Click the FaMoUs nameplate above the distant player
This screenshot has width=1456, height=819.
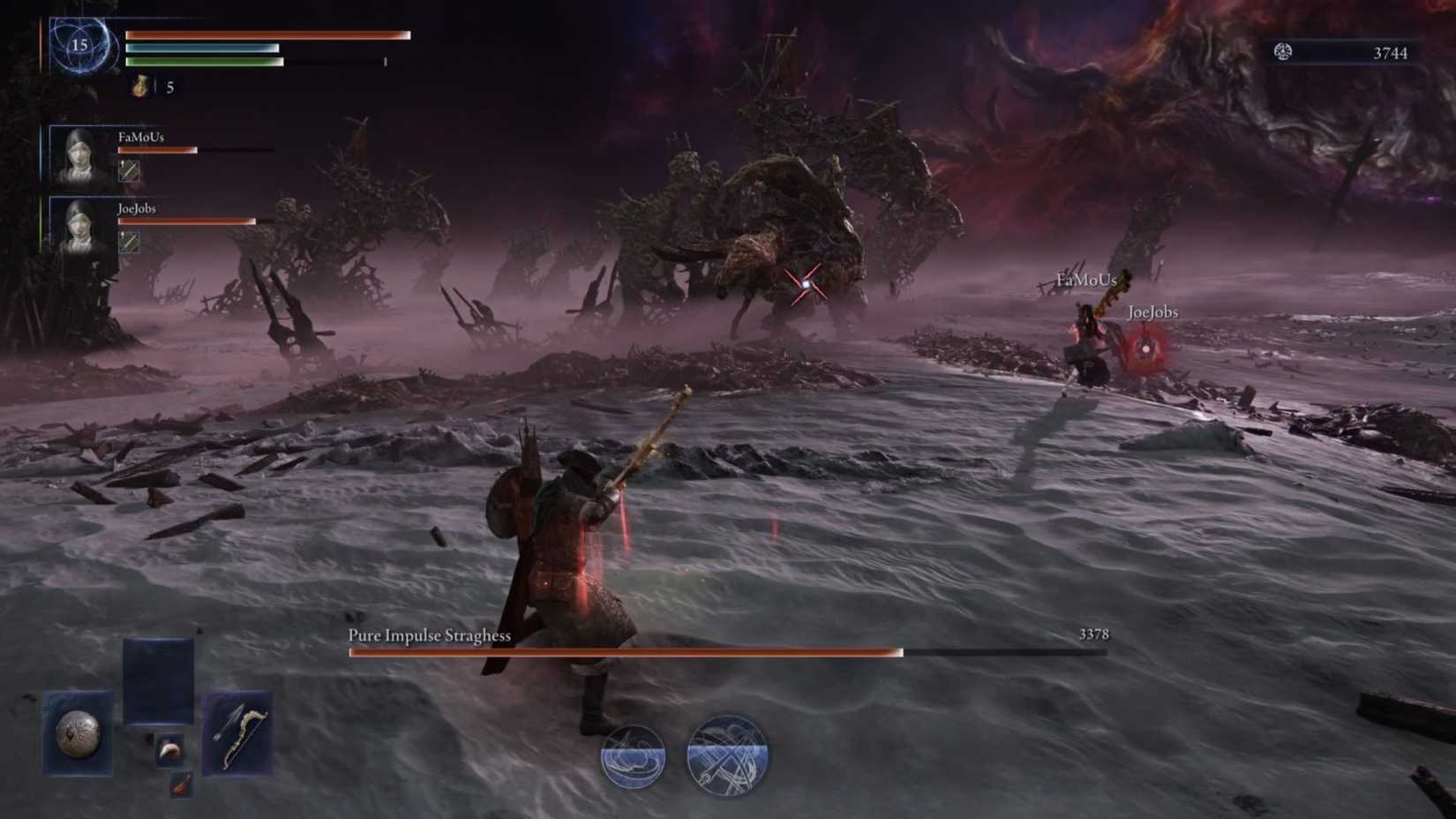pyautogui.click(x=1086, y=279)
